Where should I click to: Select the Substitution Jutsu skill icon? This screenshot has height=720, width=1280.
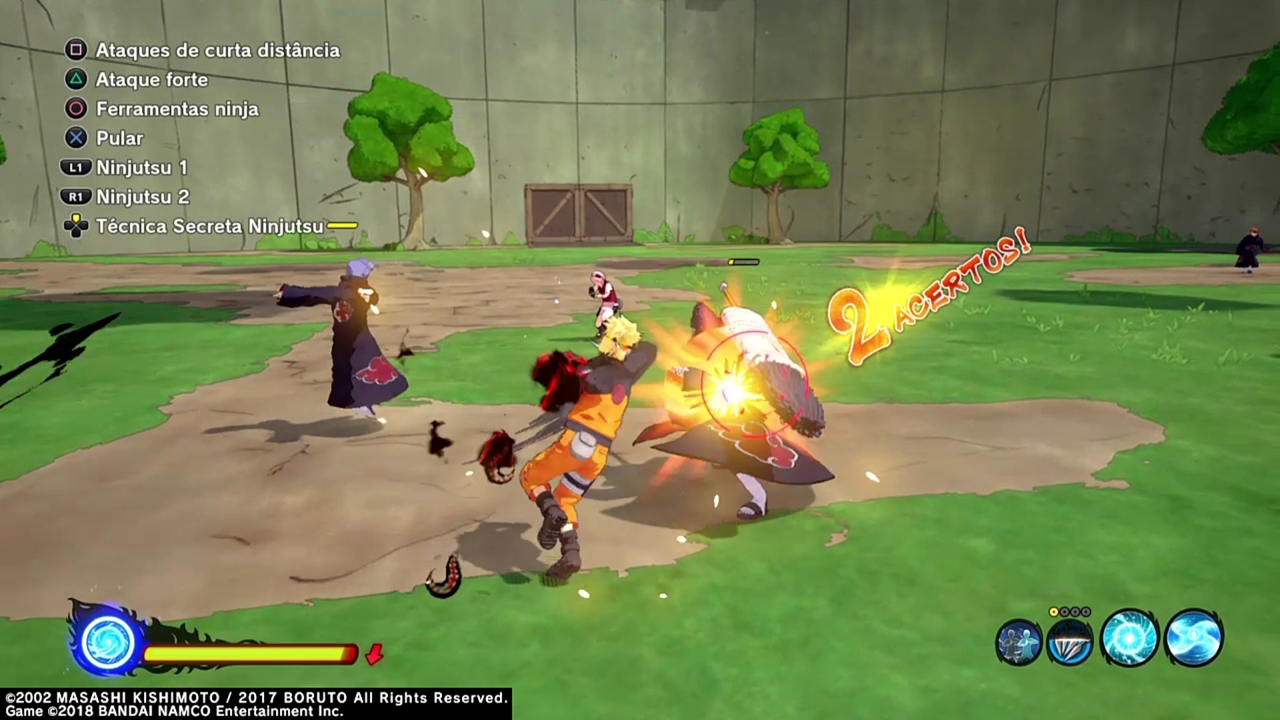tap(1018, 643)
